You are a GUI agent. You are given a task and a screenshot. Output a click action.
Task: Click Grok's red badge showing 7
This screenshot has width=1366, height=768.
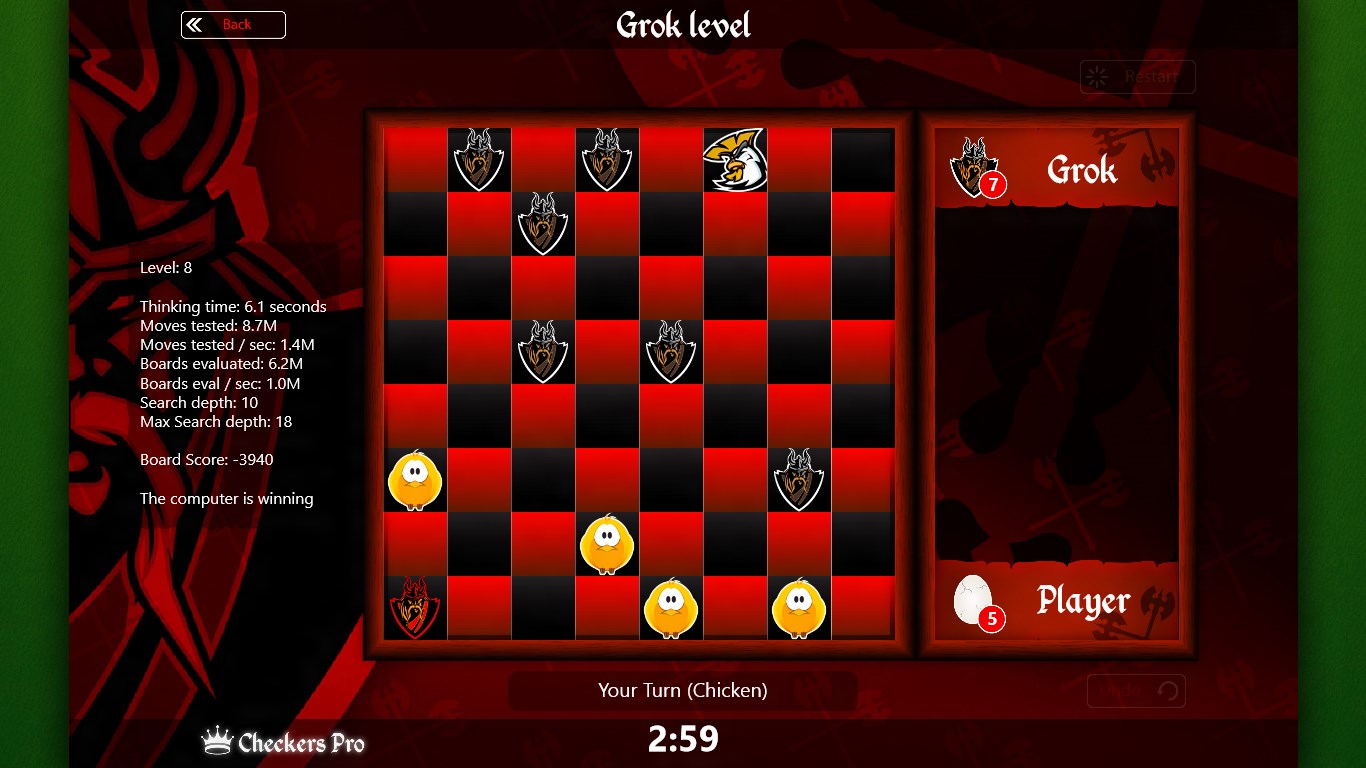(993, 185)
